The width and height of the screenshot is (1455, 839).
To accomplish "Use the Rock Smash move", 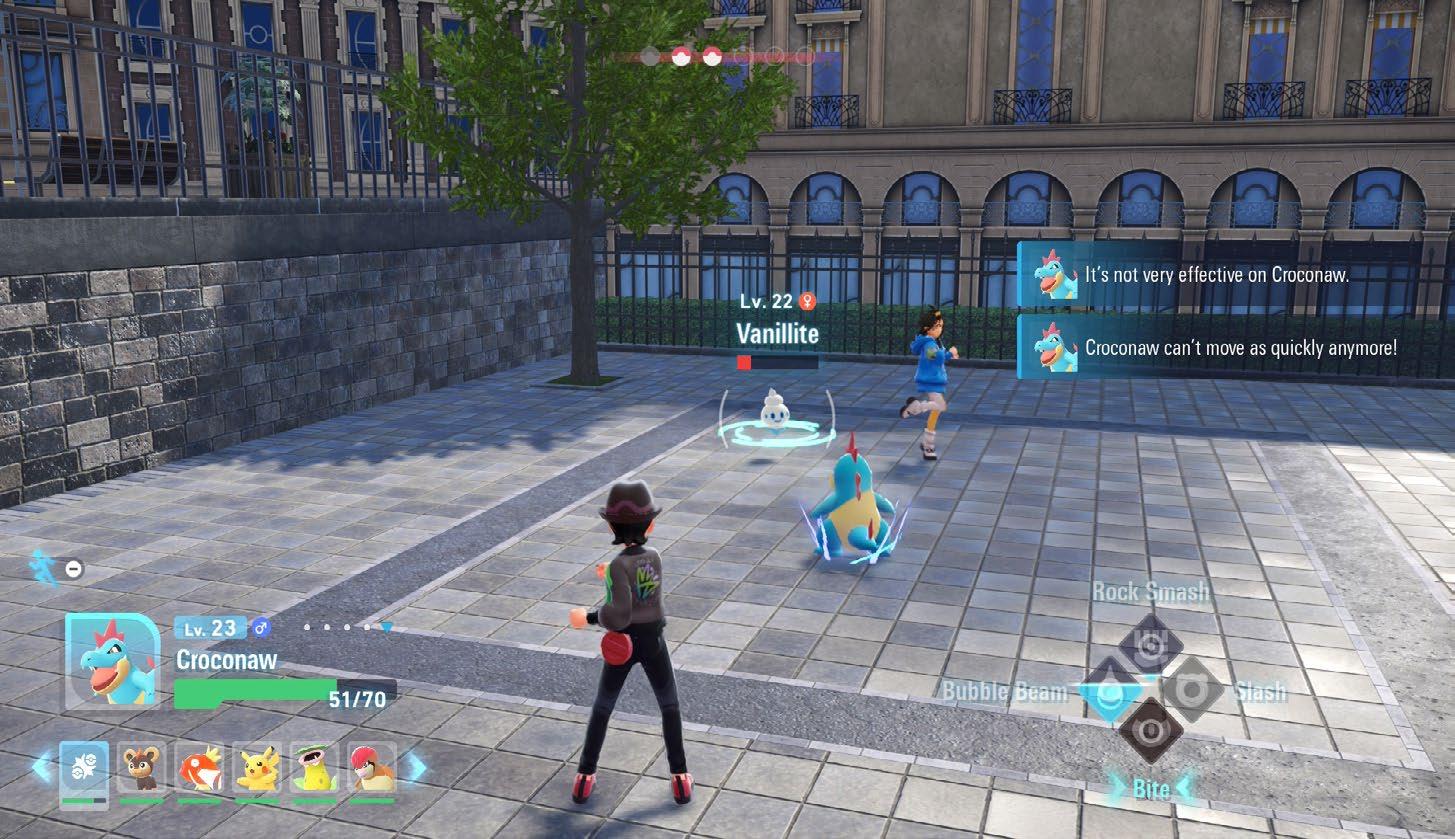I will [x=1150, y=645].
